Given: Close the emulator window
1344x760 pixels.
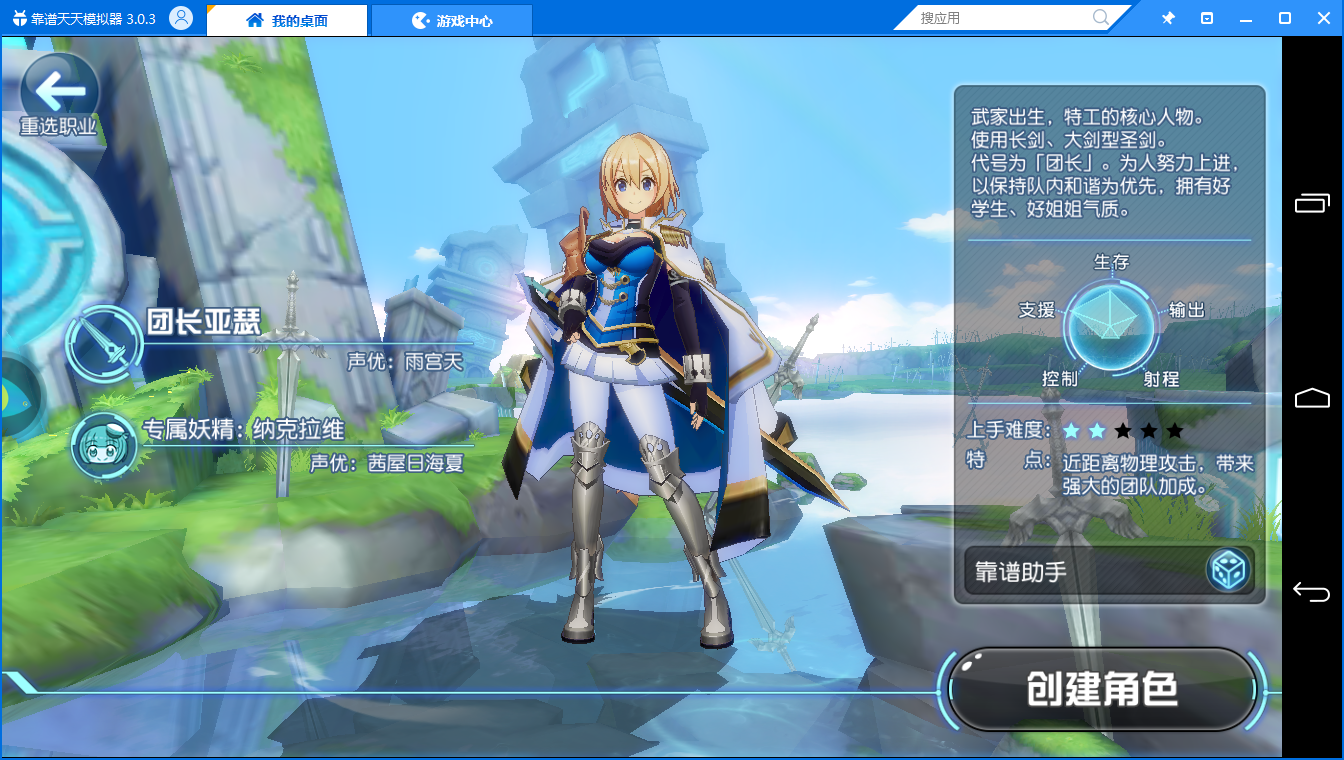Looking at the screenshot, I should click(x=1323, y=18).
